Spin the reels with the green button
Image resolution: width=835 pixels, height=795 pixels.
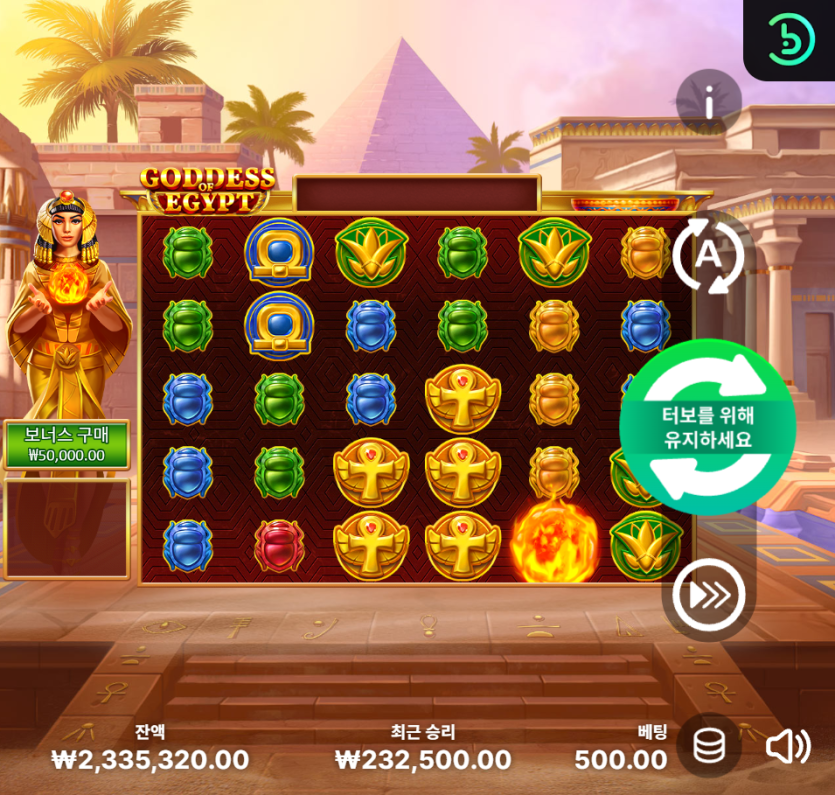coord(708,426)
